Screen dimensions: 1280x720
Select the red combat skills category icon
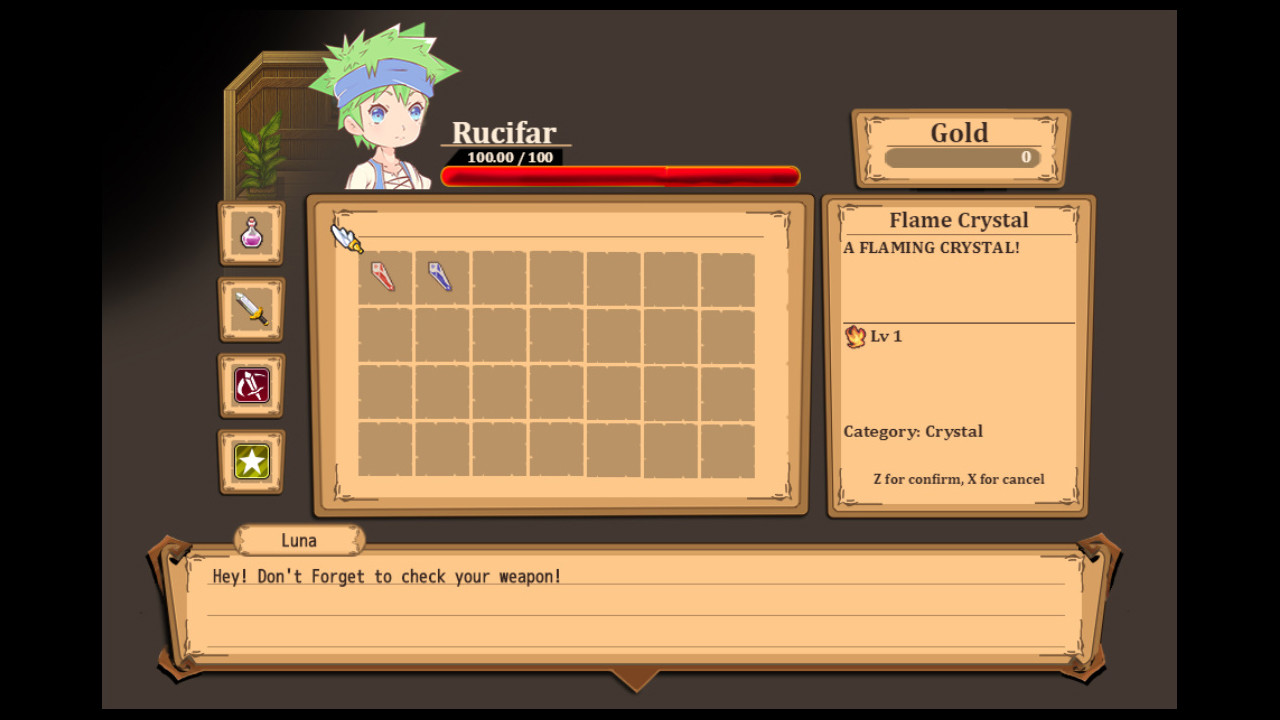pyautogui.click(x=251, y=386)
